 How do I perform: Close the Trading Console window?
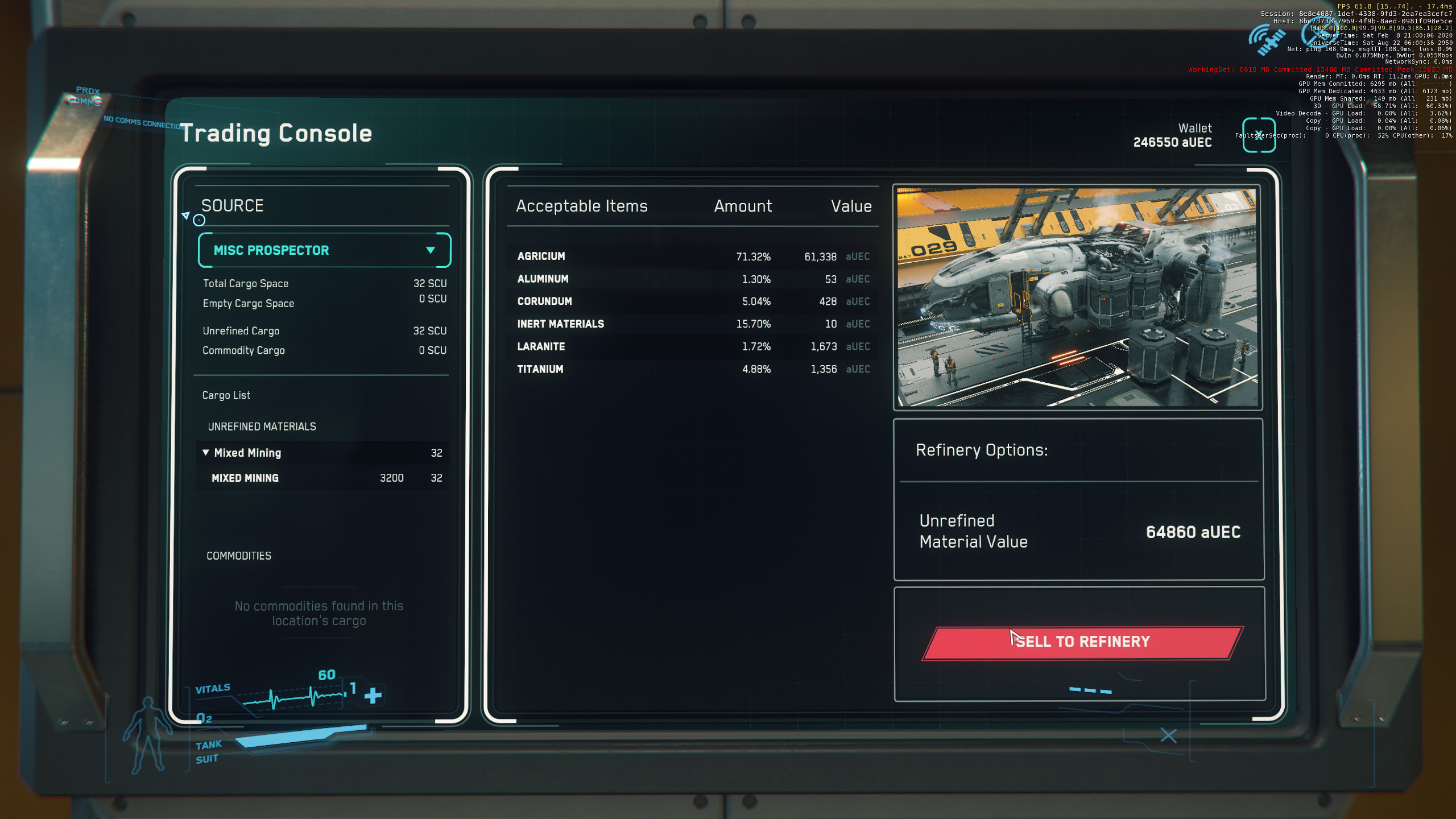click(1259, 135)
